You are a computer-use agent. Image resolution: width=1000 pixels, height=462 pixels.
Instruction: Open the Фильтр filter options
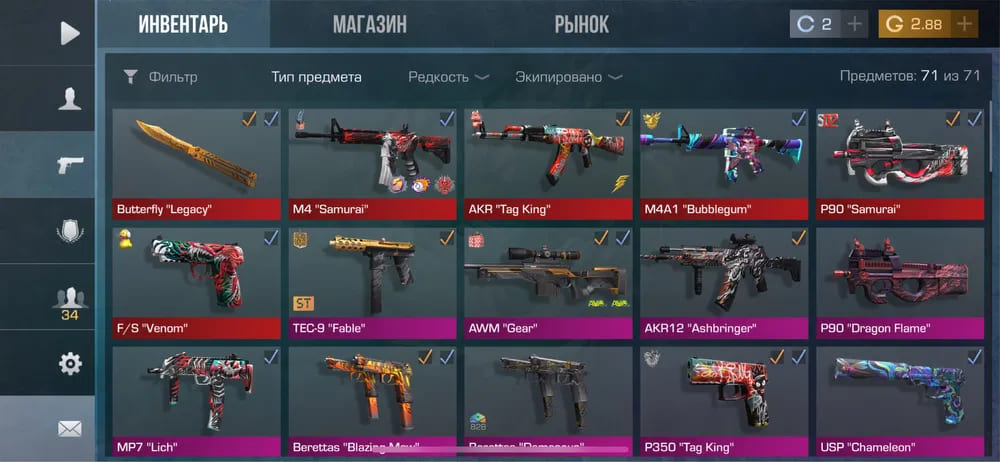(x=161, y=77)
